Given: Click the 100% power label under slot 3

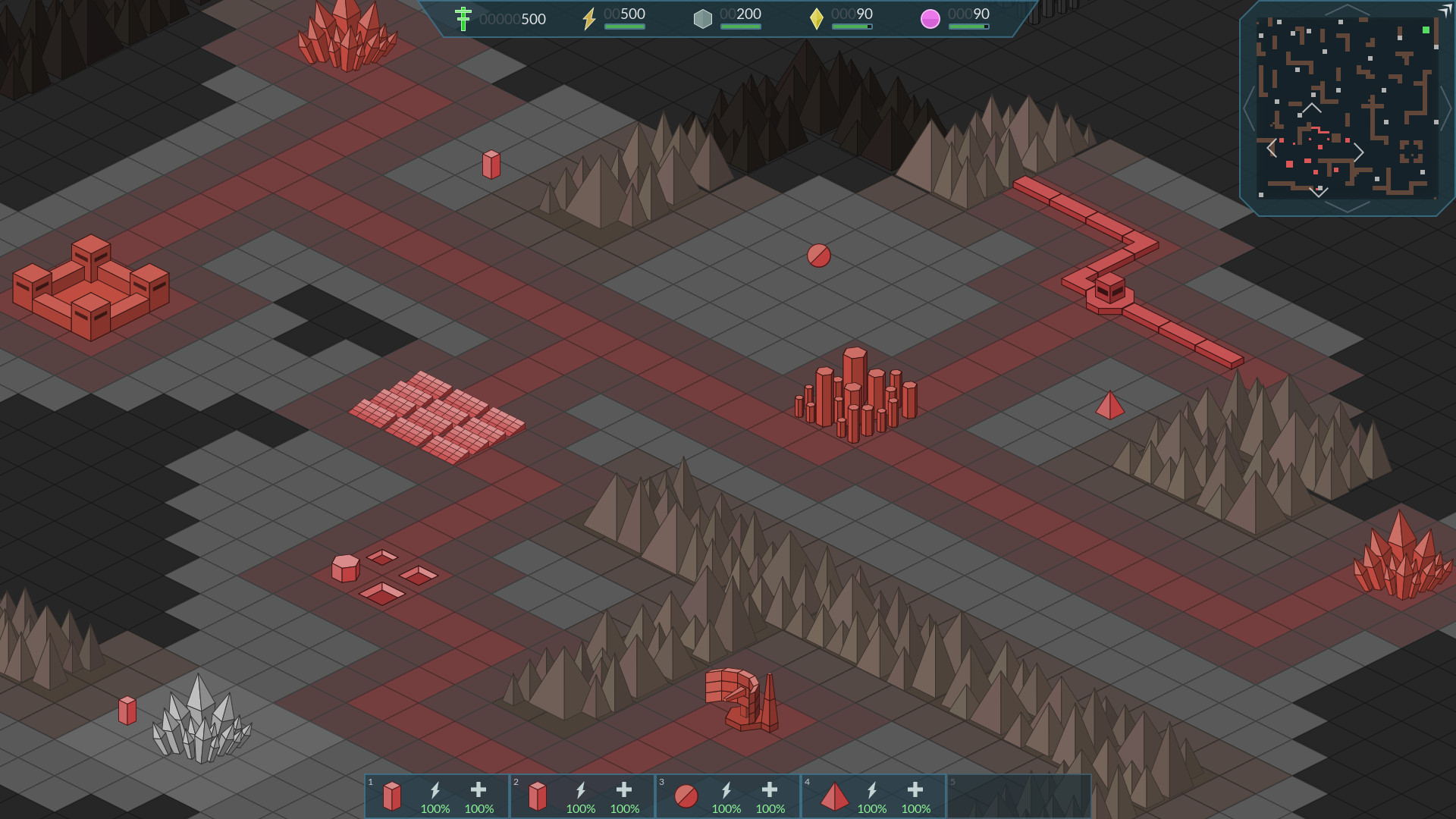Looking at the screenshot, I should pyautogui.click(x=726, y=809).
